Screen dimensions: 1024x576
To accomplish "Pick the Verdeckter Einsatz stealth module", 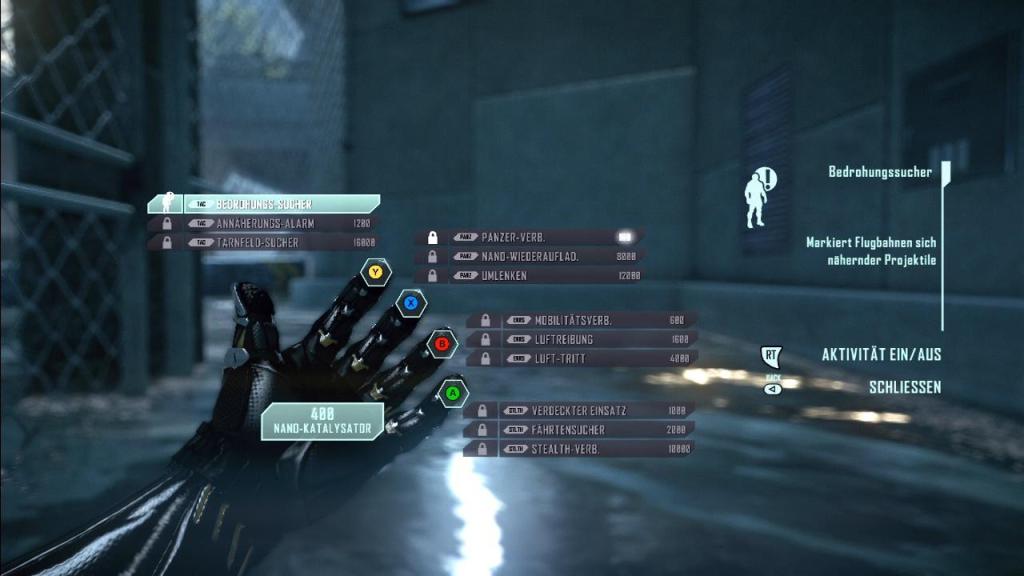I will [x=580, y=410].
